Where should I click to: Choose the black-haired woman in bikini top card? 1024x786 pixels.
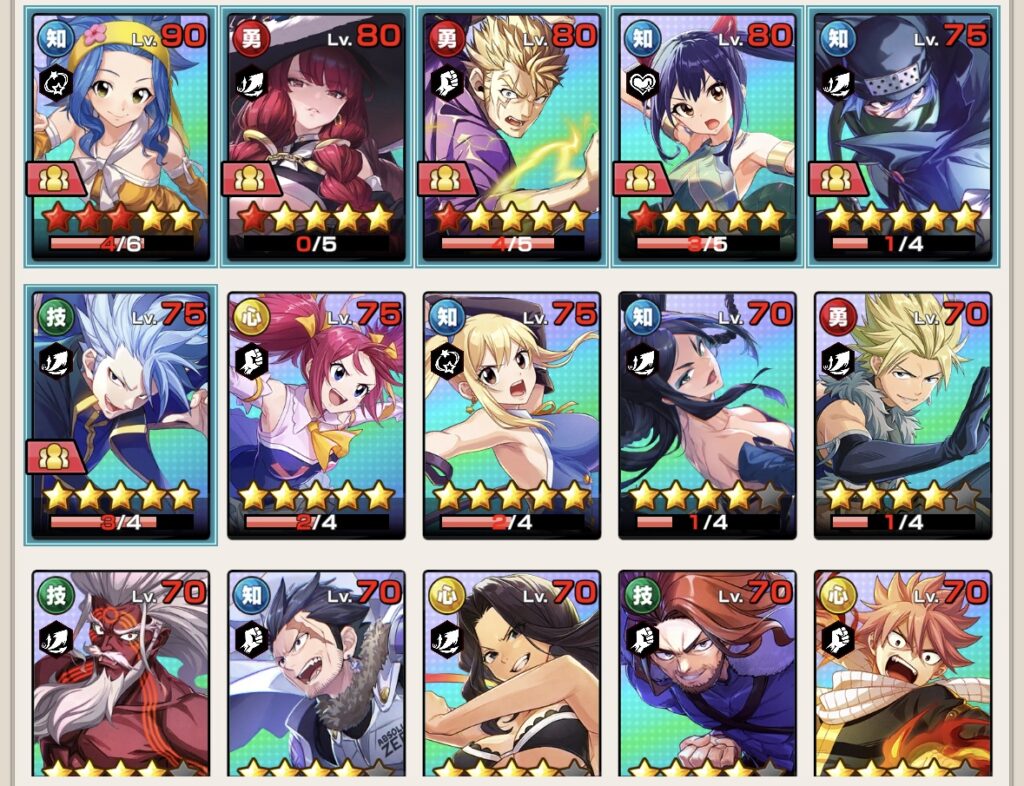tap(512, 675)
